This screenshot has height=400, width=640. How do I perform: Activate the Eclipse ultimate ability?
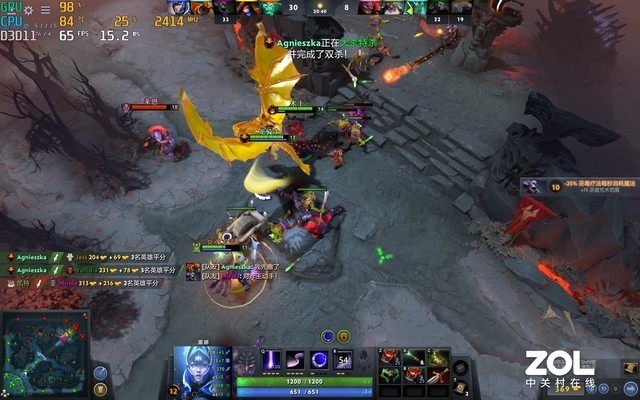[345, 359]
